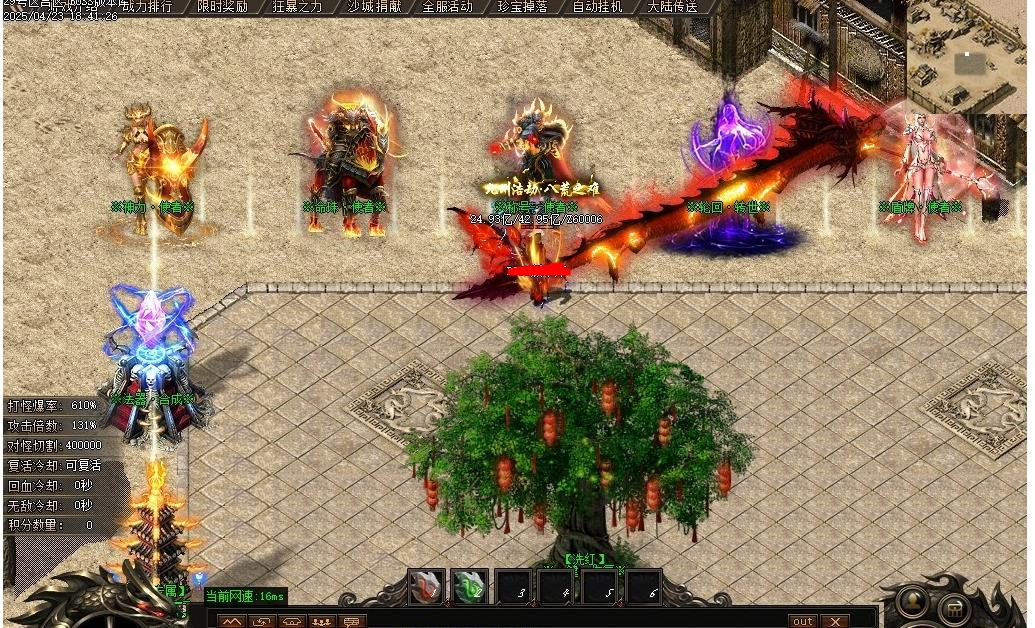Use the red item in hotbar slot one
The height and width of the screenshot is (628, 1035).
(x=426, y=587)
